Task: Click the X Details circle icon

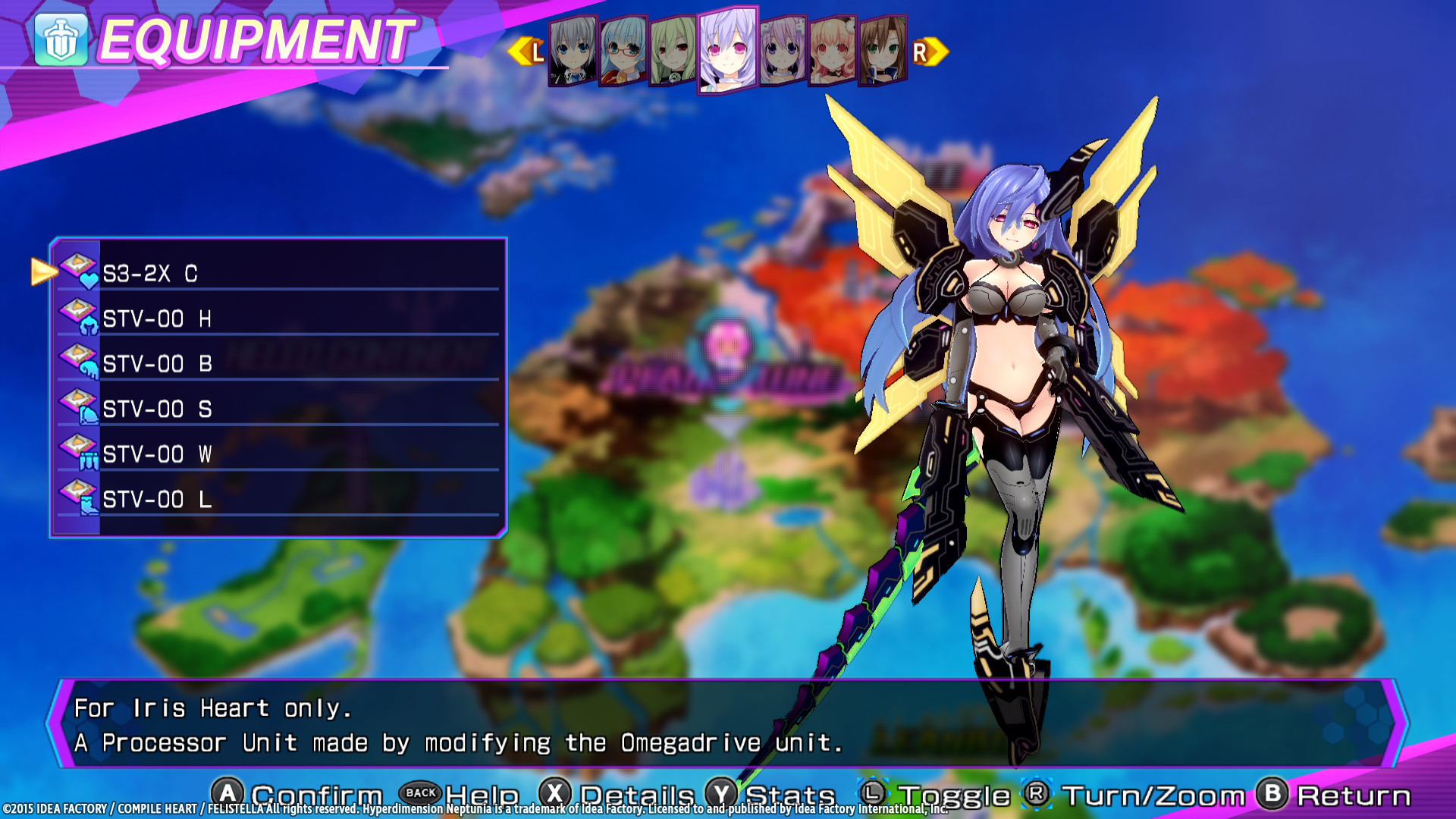Action: pyautogui.click(x=557, y=793)
